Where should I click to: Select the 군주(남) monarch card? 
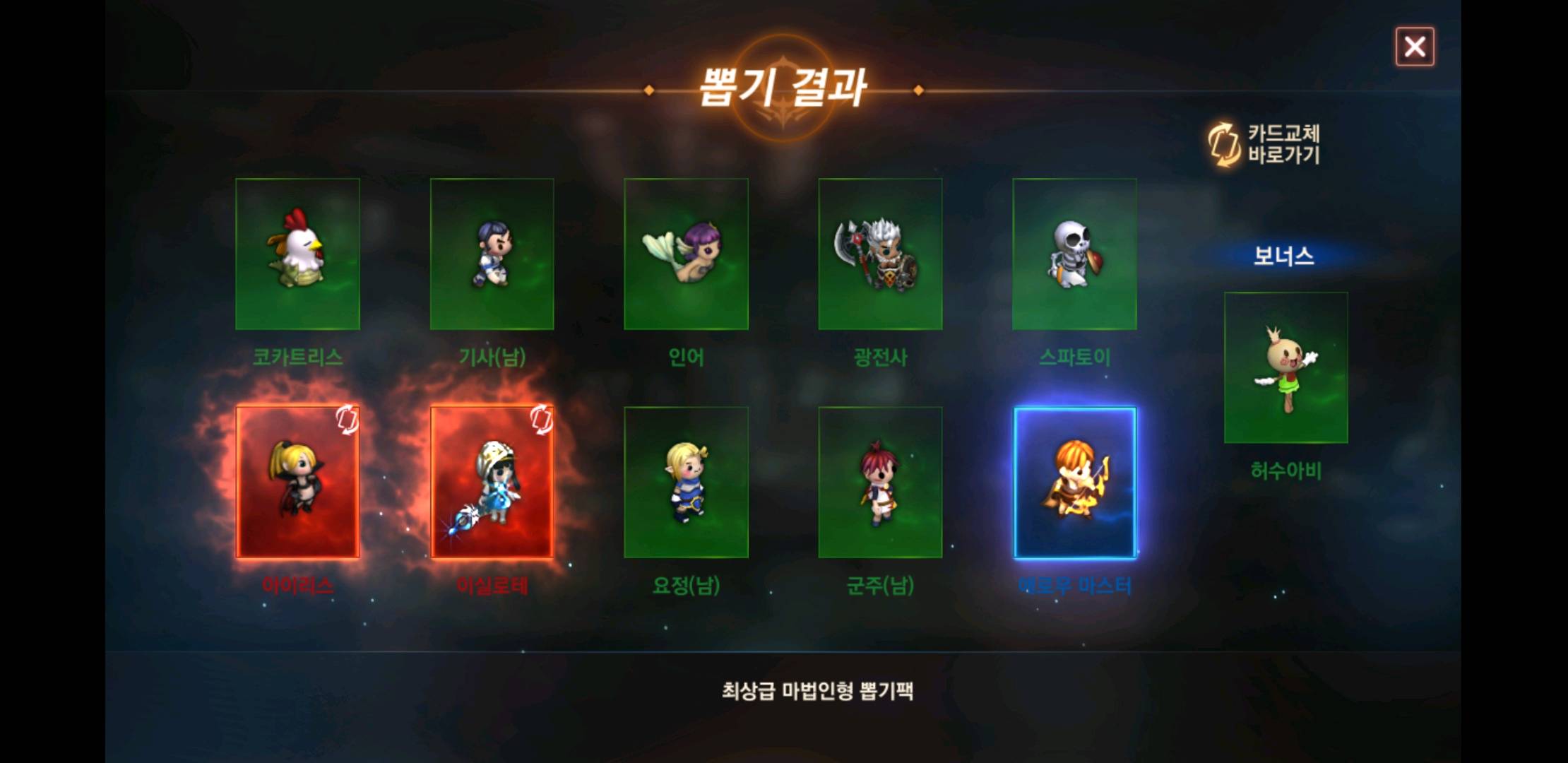[x=880, y=482]
